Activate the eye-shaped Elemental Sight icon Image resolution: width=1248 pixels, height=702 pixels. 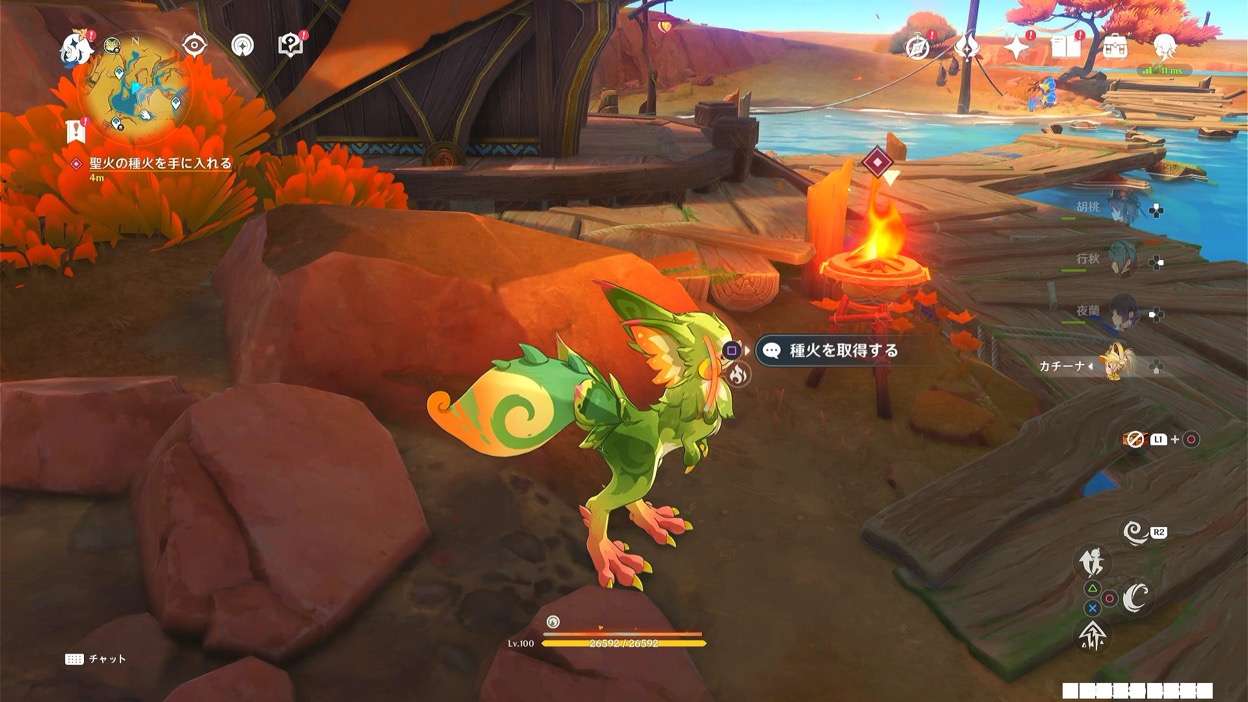coord(194,45)
